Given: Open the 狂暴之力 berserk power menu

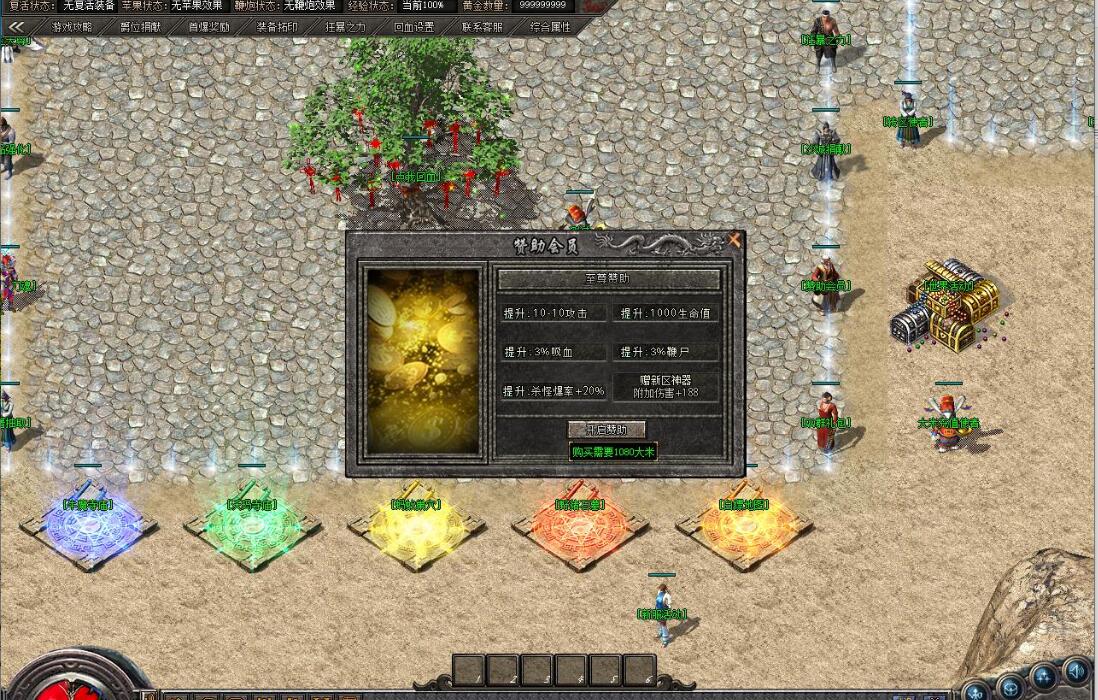Looking at the screenshot, I should pos(345,27).
